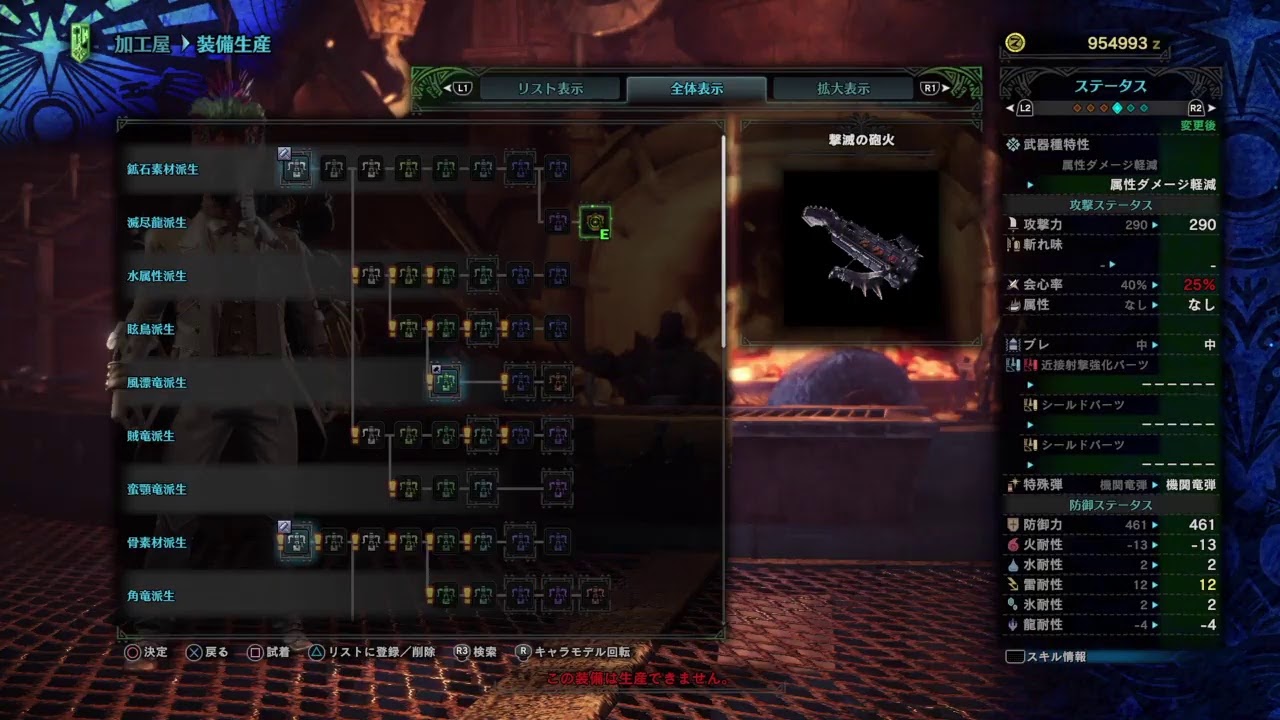This screenshot has height=720, width=1280.
Task: Select the green crafted node in 風漂竜派生 branch
Action: coord(445,383)
